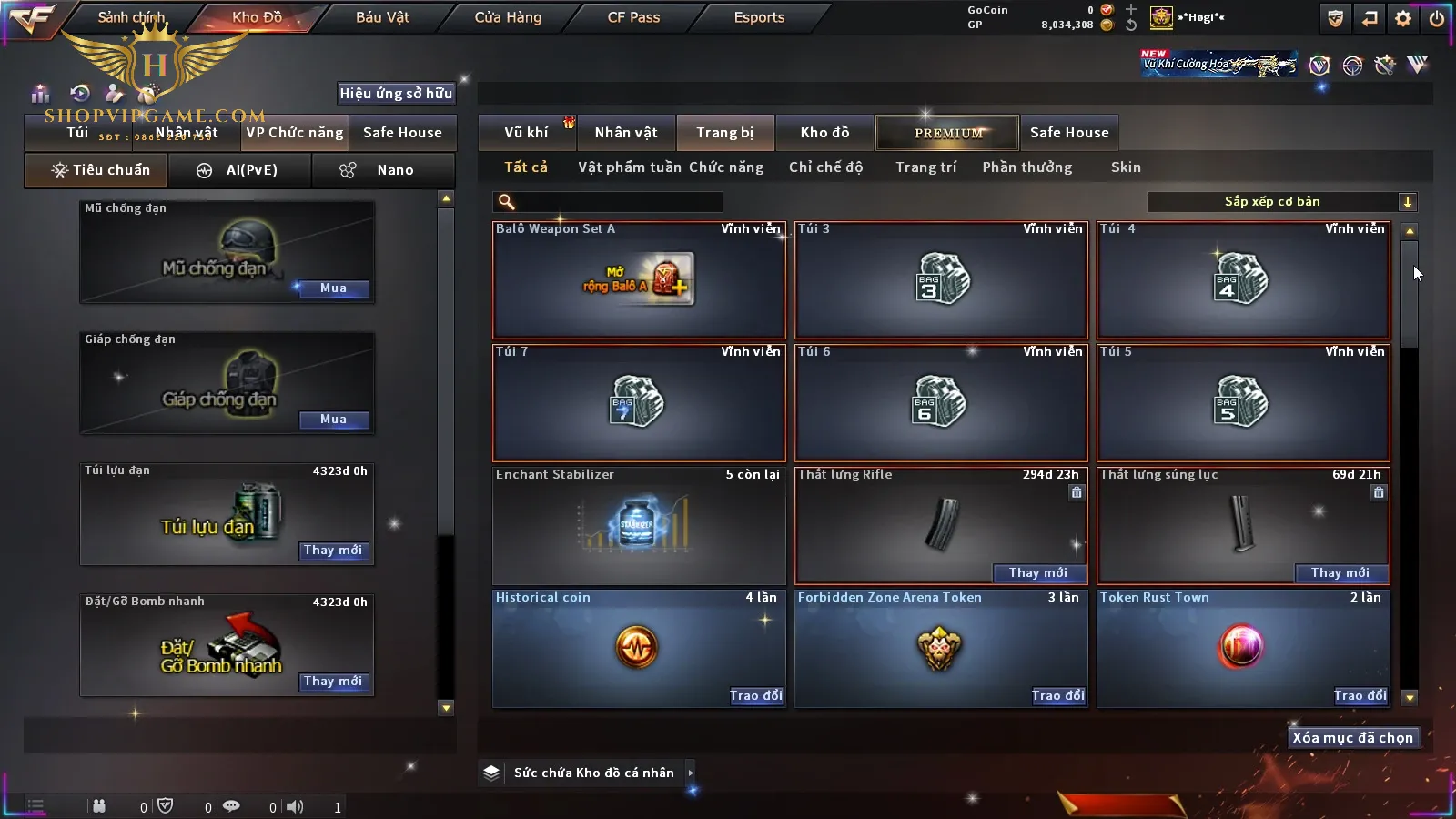Screen dimensions: 1456x819
Task: Renew the Túi lựu đạn item
Action: [x=333, y=551]
